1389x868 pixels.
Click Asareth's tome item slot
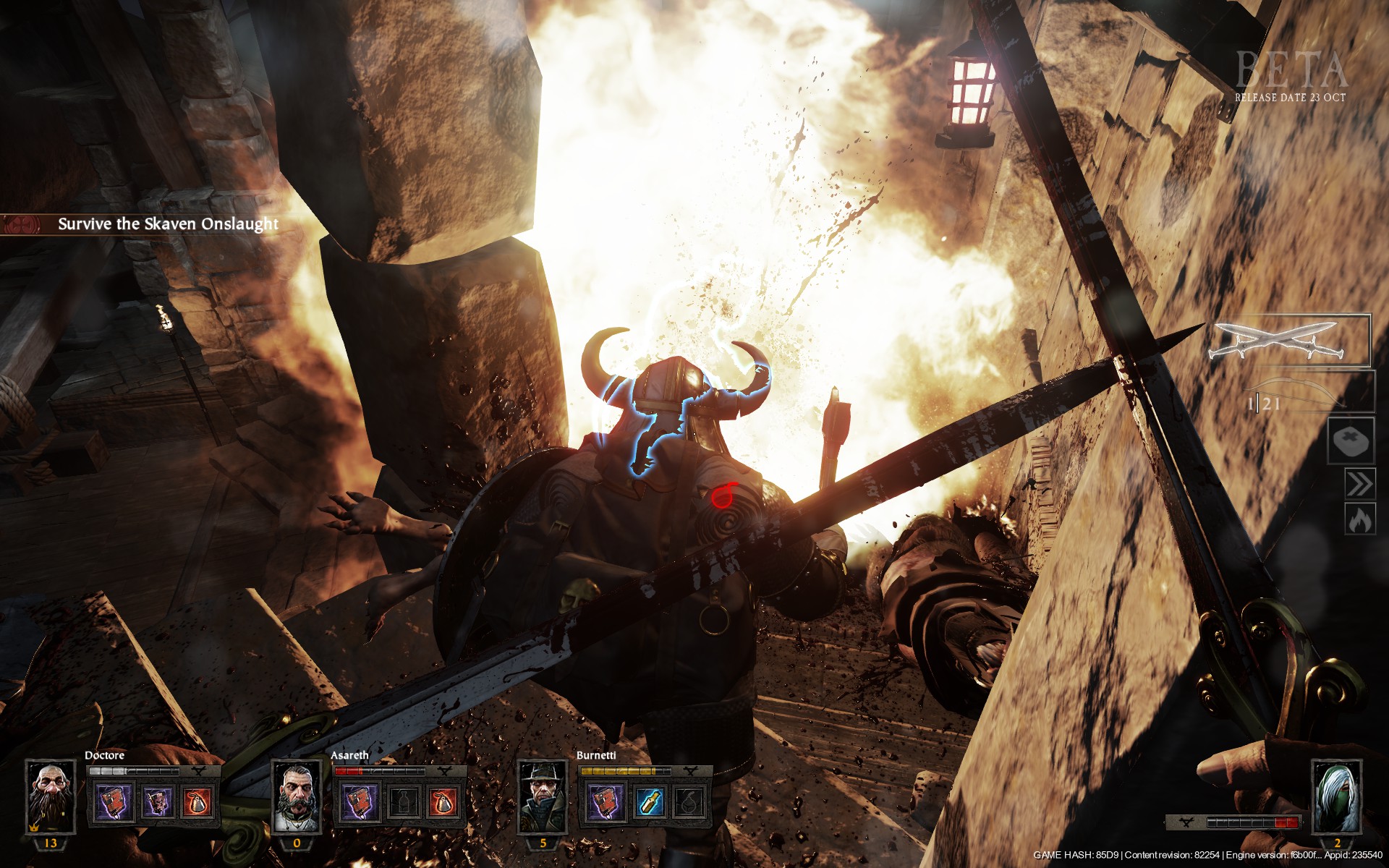360,803
